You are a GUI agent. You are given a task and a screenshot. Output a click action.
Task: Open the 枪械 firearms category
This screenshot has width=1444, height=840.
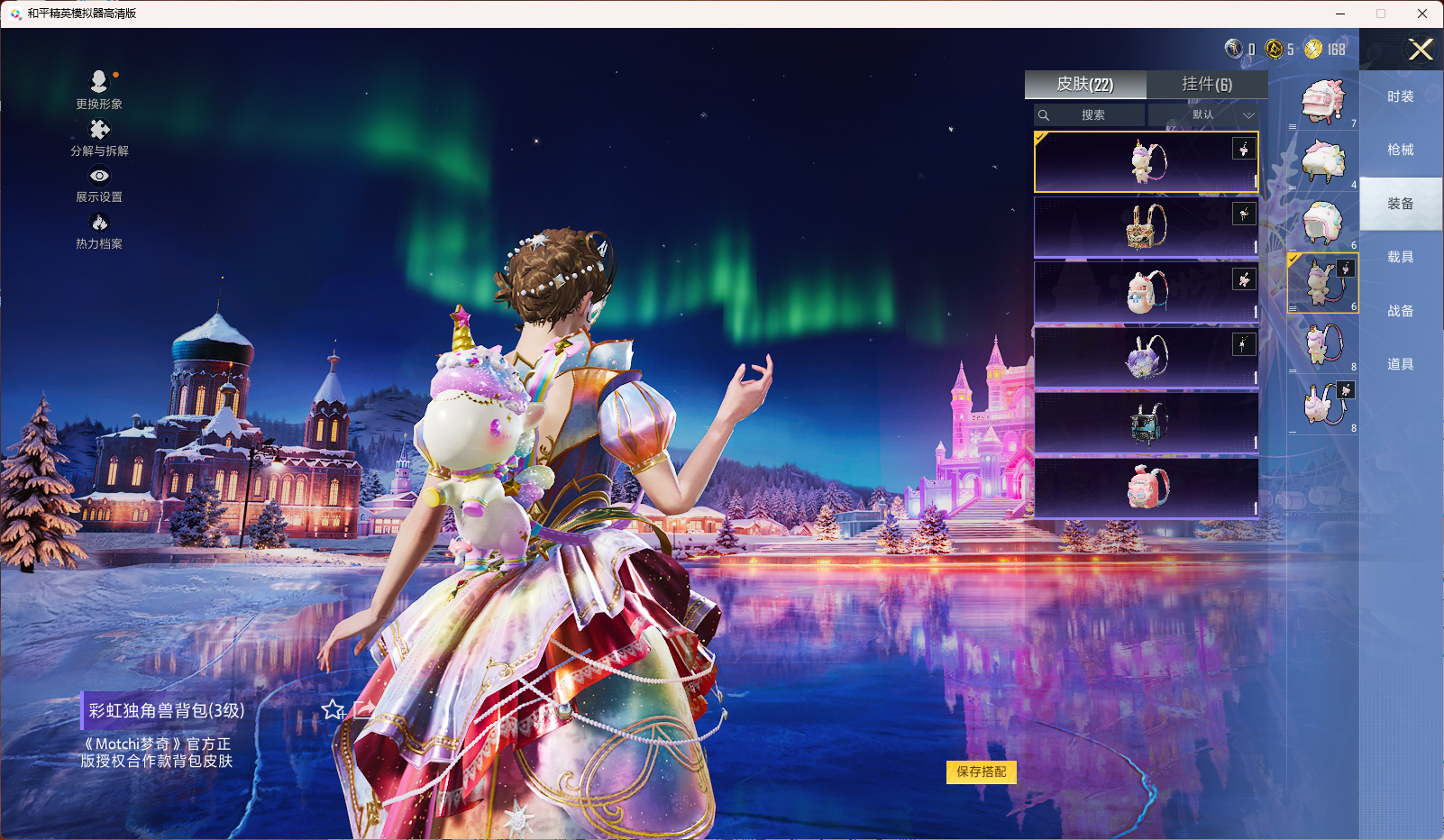[1400, 150]
